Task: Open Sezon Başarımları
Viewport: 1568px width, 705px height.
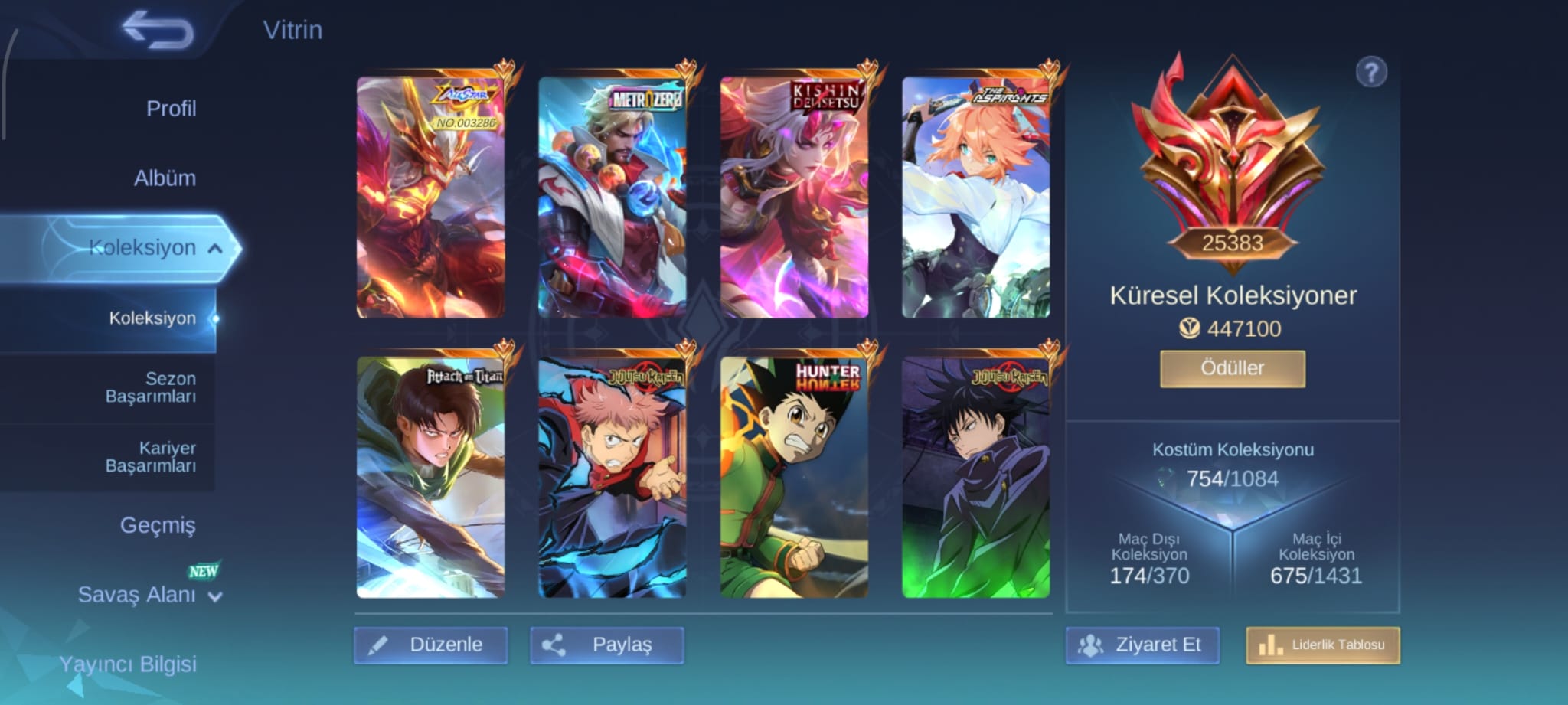Action: point(151,387)
